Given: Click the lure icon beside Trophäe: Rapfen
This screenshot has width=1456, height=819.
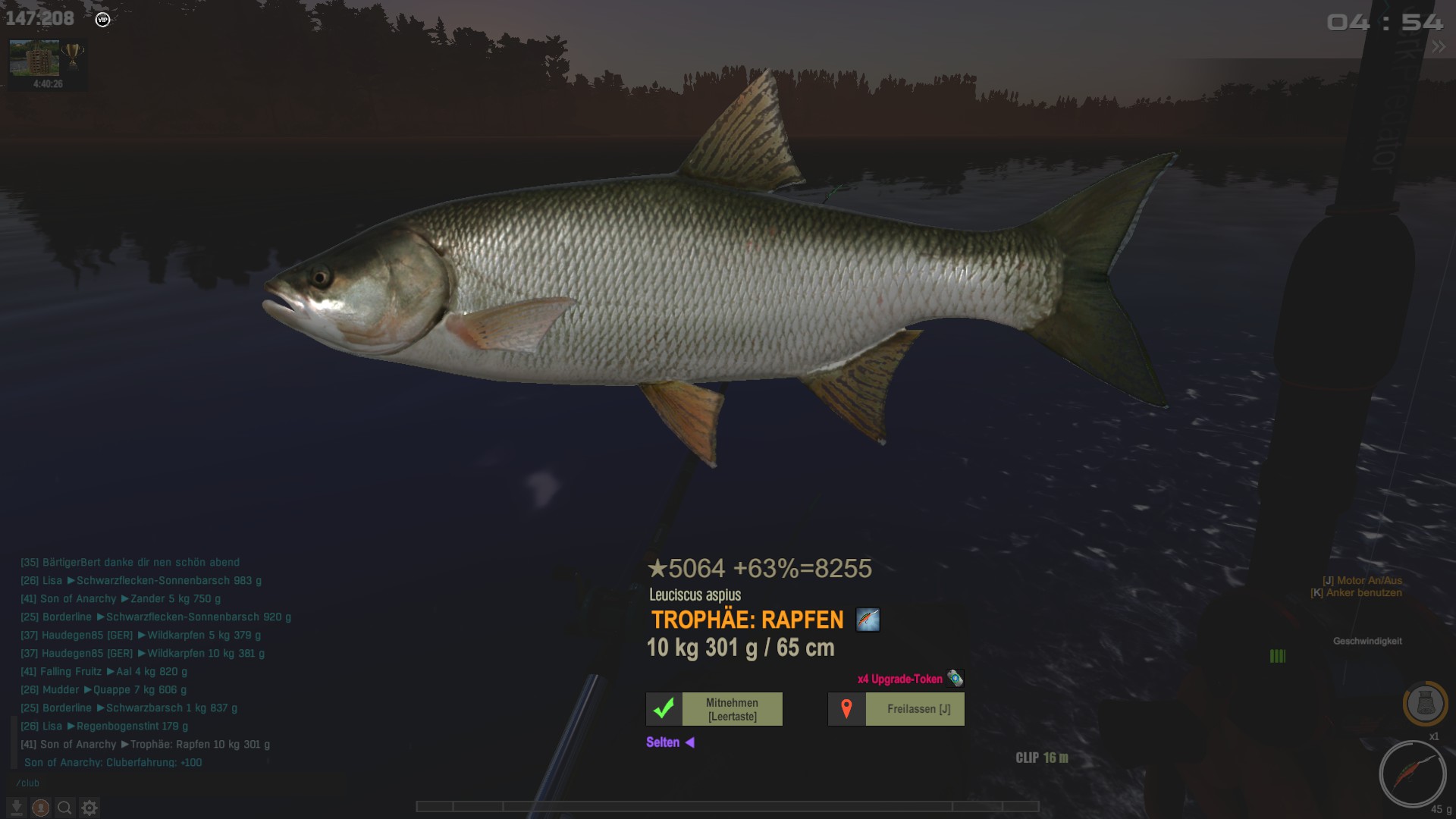Looking at the screenshot, I should pyautogui.click(x=868, y=620).
